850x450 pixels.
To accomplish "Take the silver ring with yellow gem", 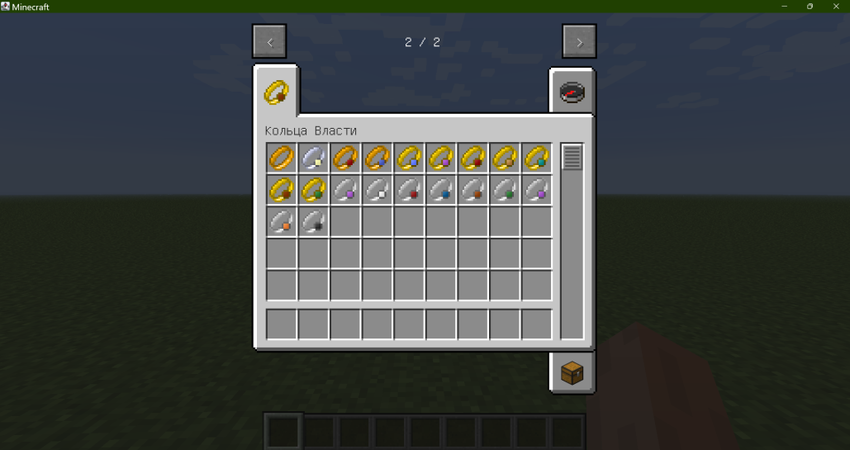I will tap(314, 158).
